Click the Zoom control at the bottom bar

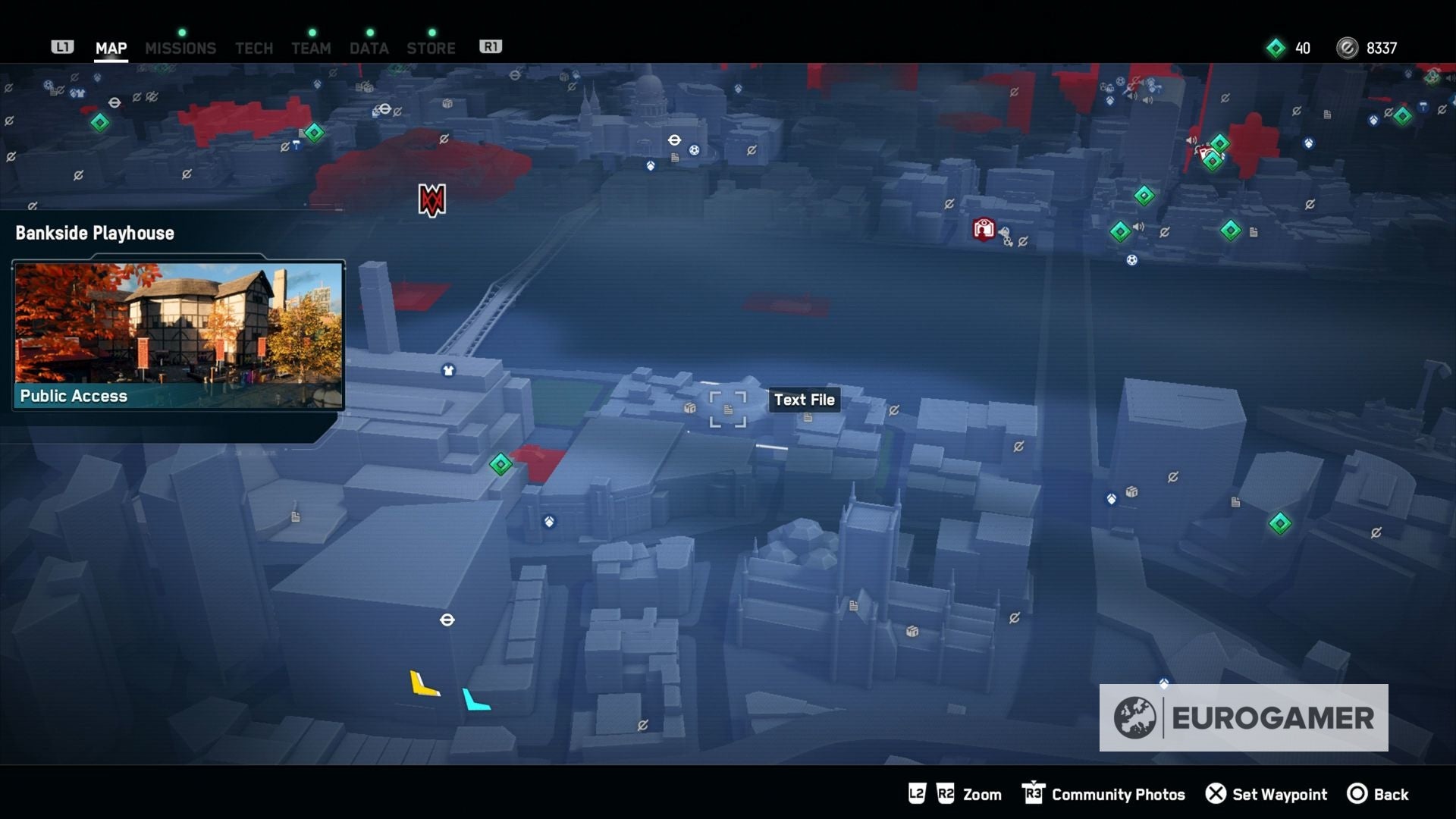(981, 794)
